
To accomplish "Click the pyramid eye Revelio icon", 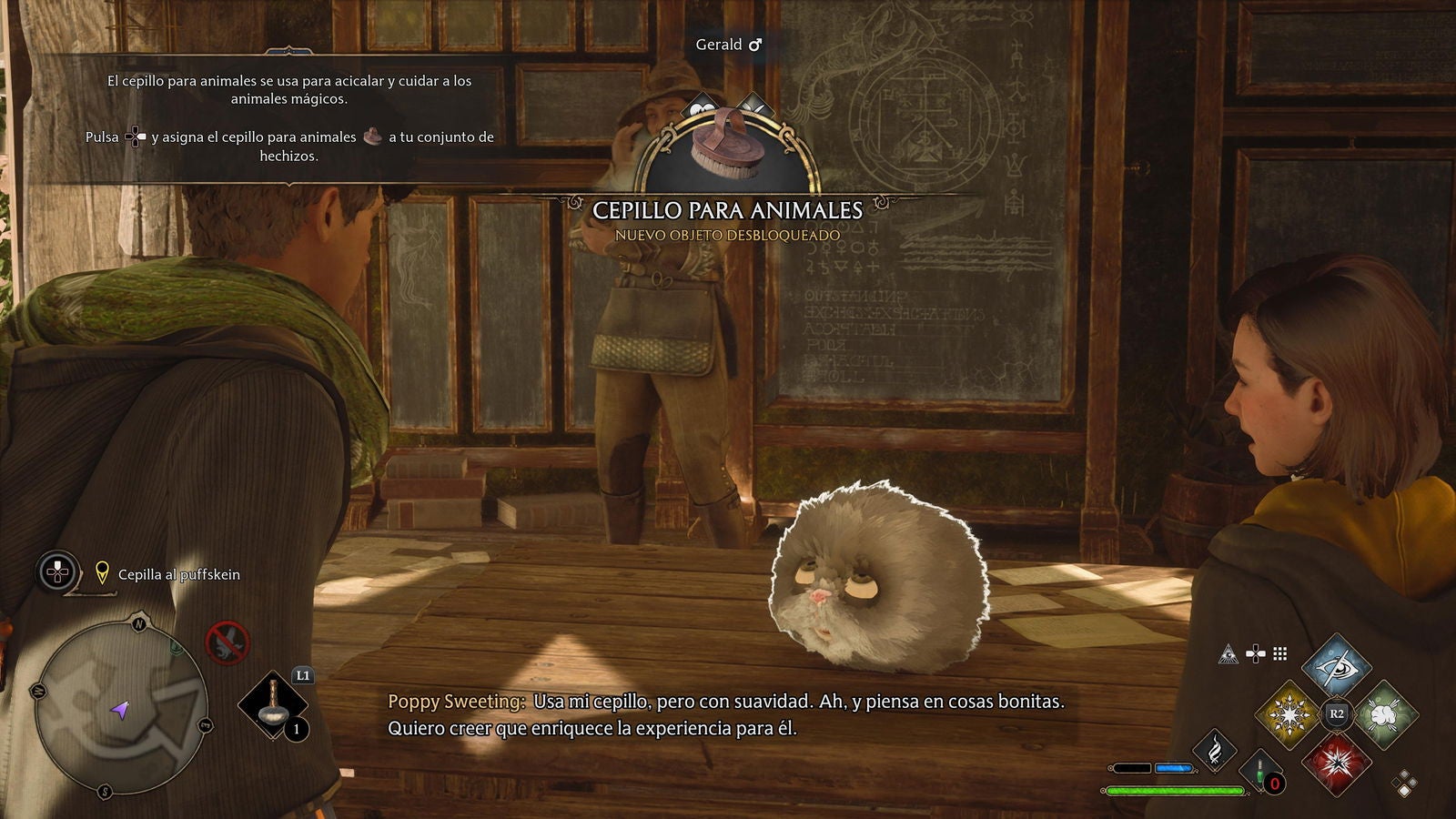I will coord(1228,653).
